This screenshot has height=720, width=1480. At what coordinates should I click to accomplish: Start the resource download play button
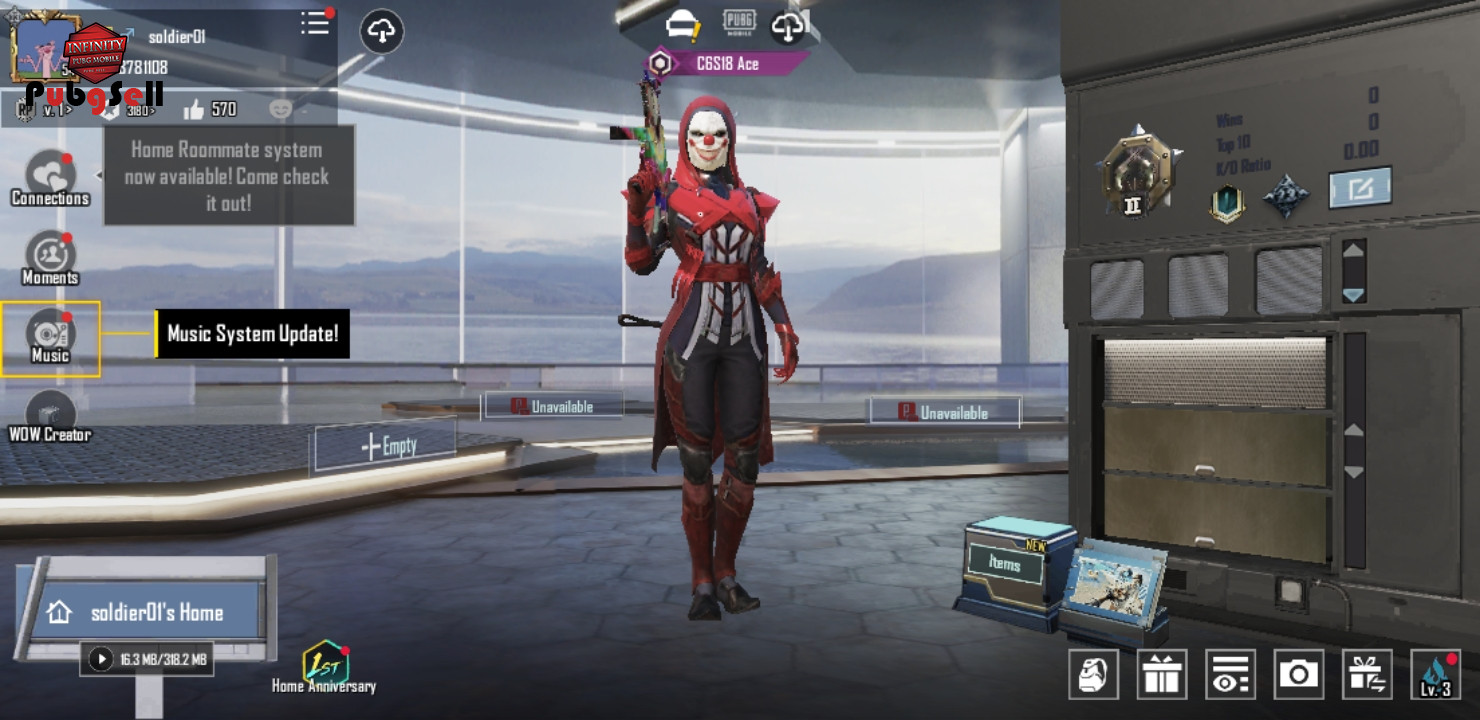click(100, 659)
